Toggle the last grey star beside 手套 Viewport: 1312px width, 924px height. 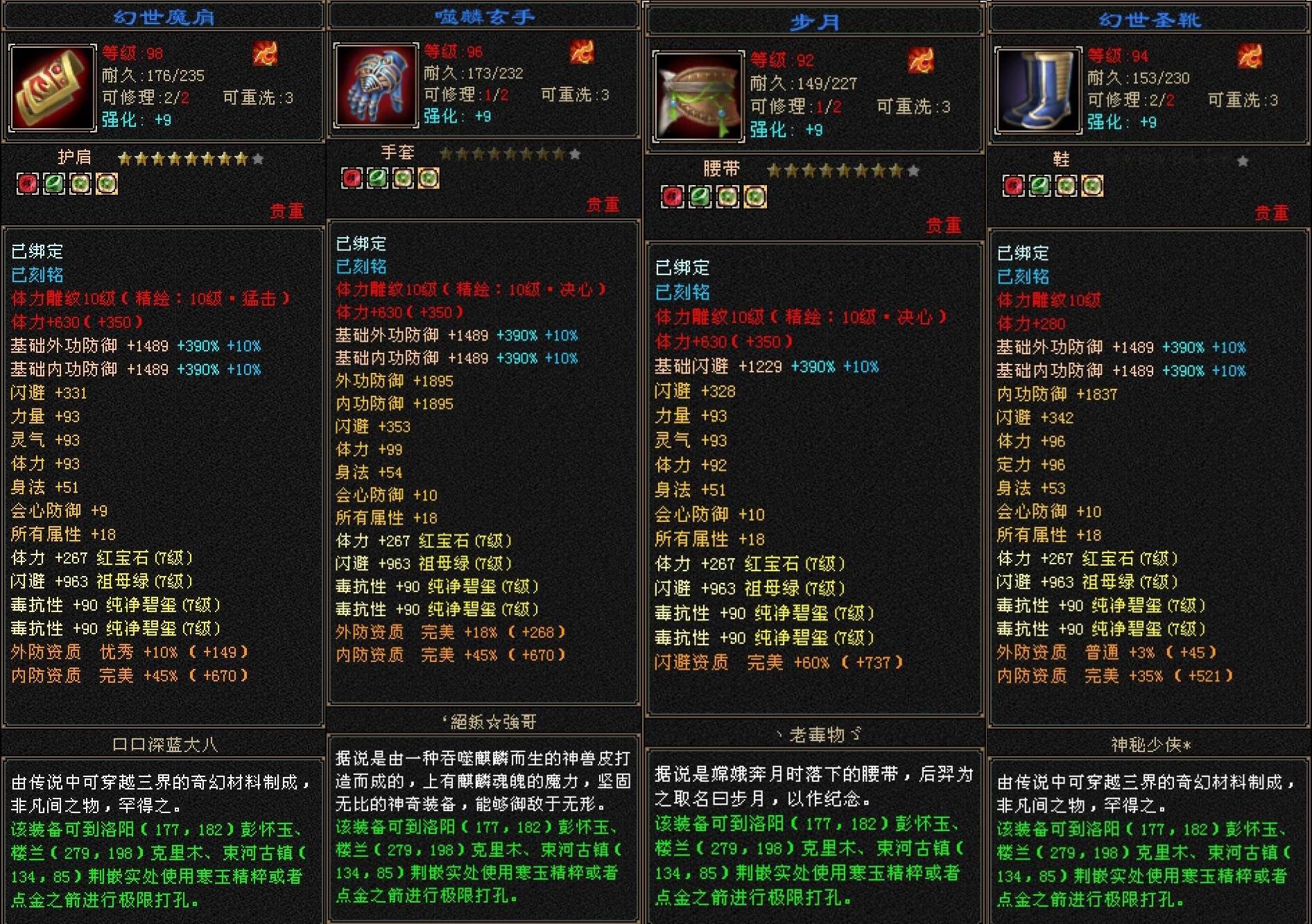576,153
